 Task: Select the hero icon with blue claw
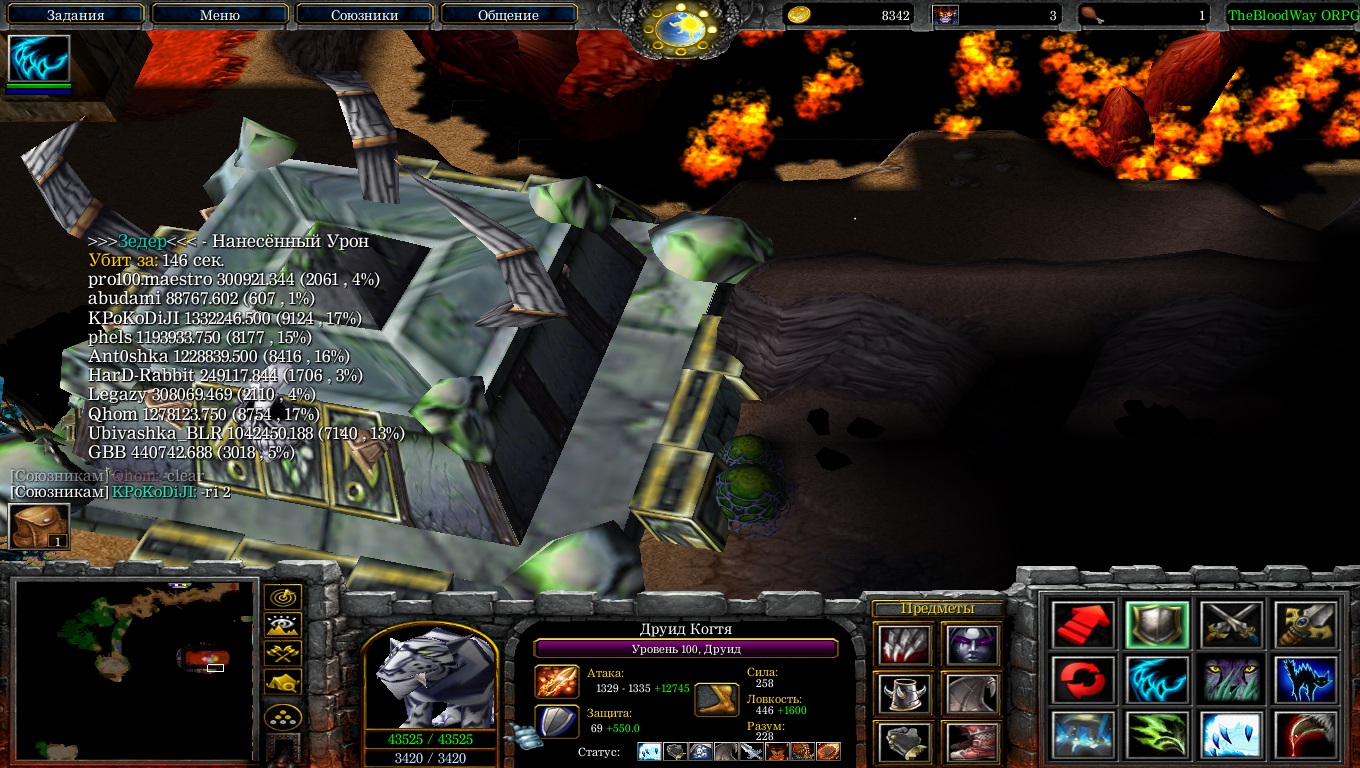tap(39, 59)
